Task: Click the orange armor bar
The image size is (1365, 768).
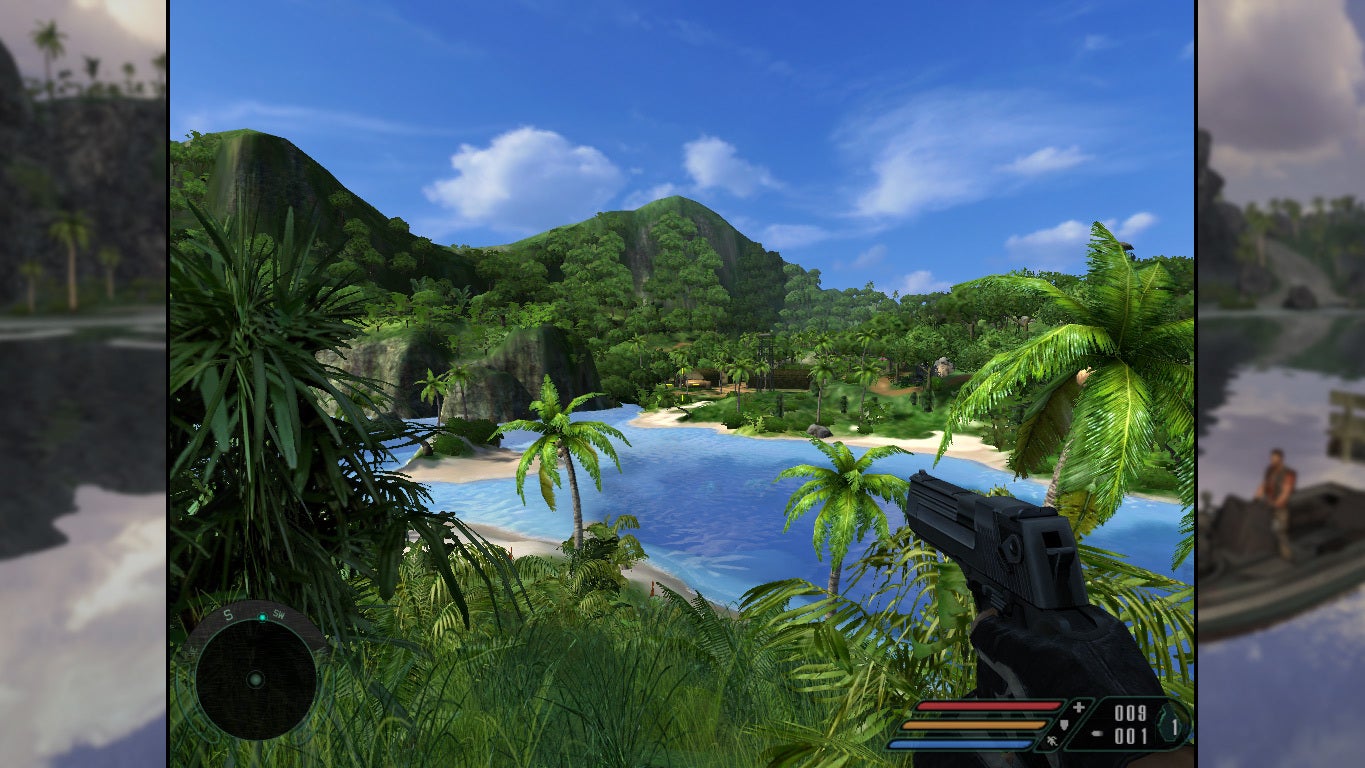Action: [x=974, y=725]
